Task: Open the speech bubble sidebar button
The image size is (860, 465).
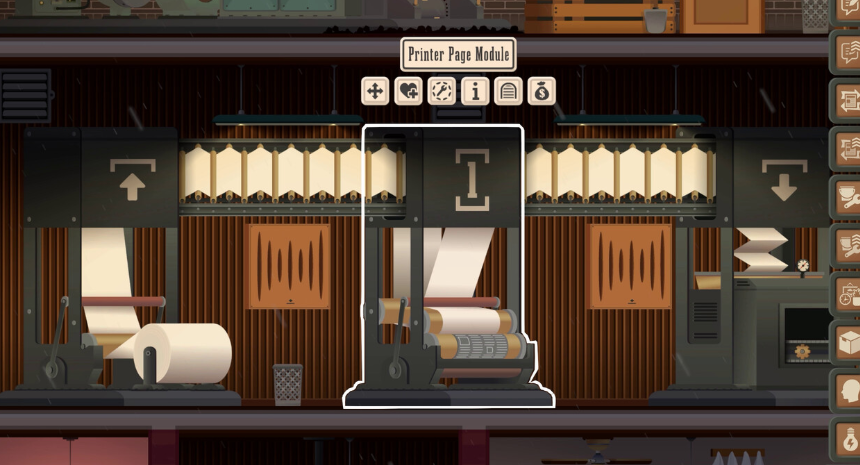Action: tap(846, 51)
